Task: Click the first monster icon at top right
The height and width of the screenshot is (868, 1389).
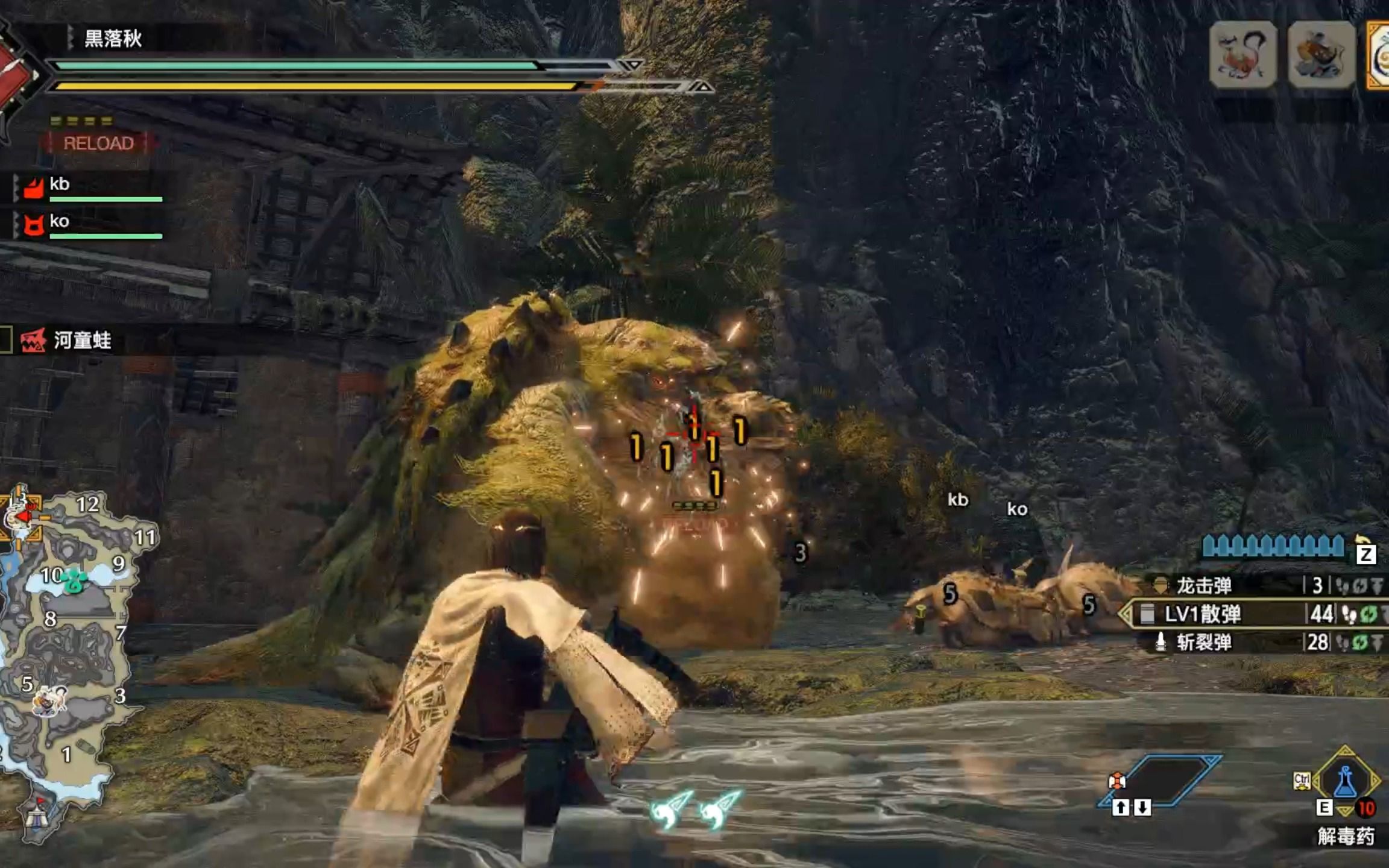Action: pos(1243,54)
